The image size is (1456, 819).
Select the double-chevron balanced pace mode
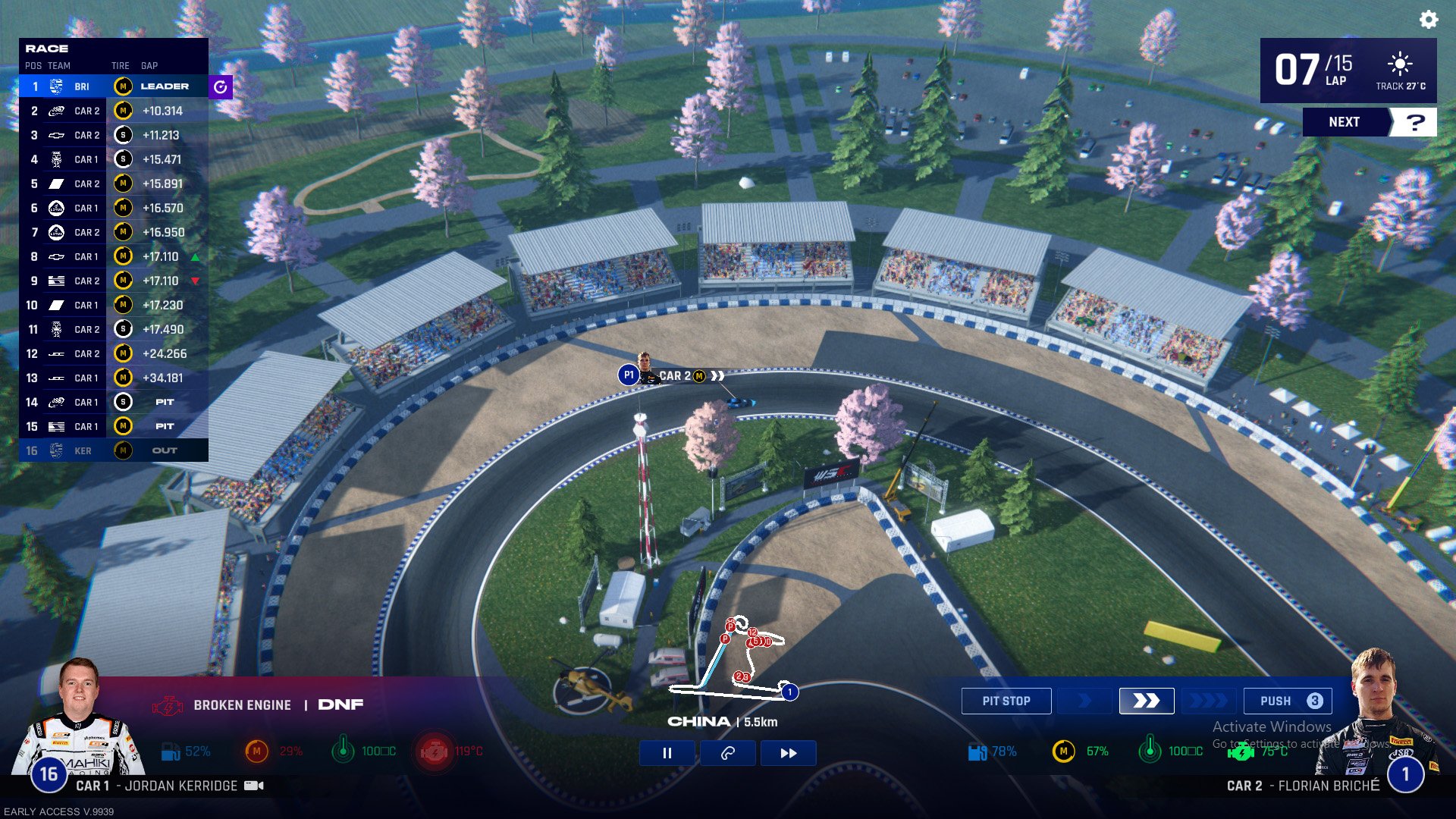click(x=1147, y=701)
